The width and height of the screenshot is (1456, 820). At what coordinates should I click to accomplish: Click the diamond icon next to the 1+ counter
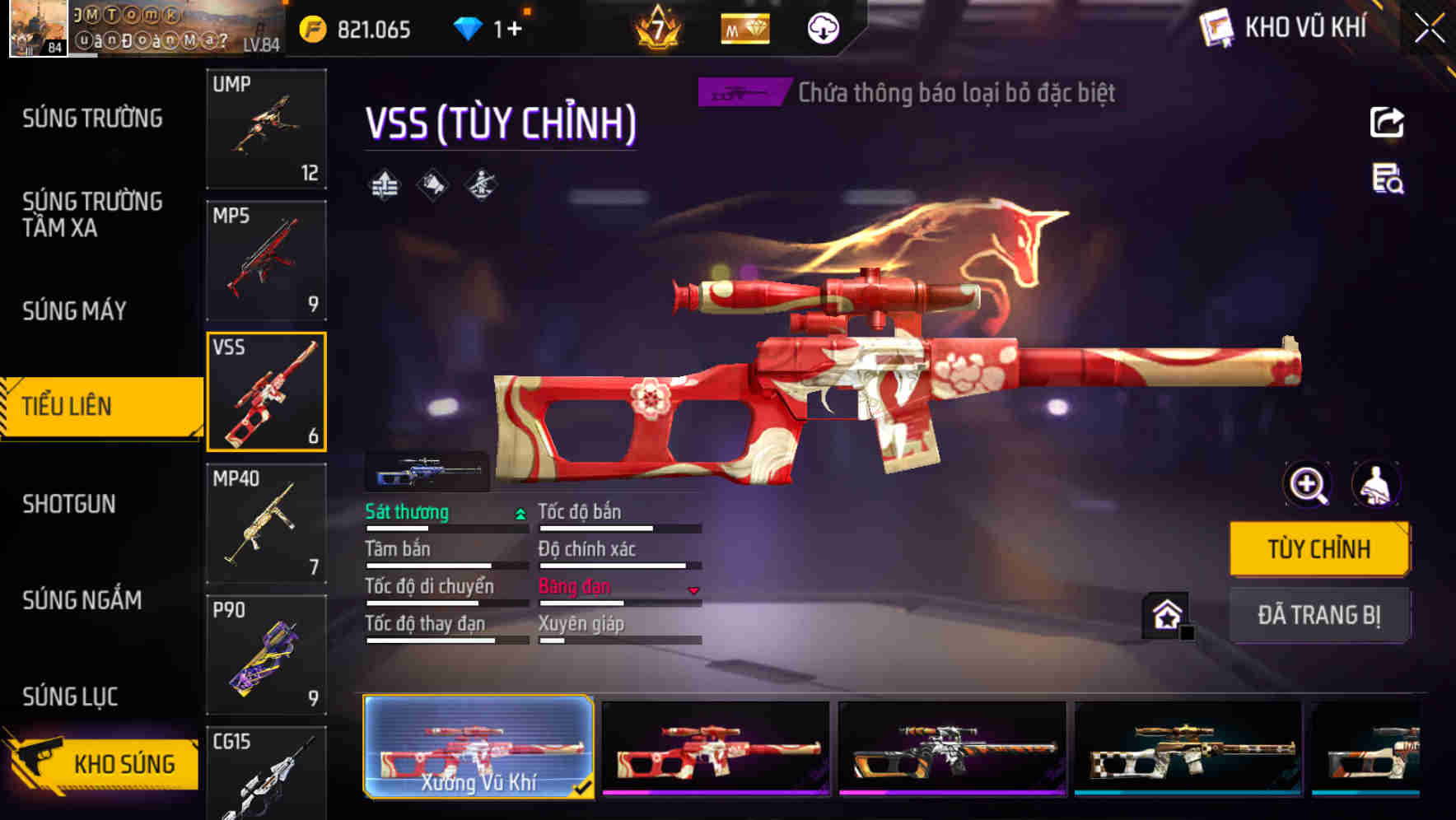point(469,27)
